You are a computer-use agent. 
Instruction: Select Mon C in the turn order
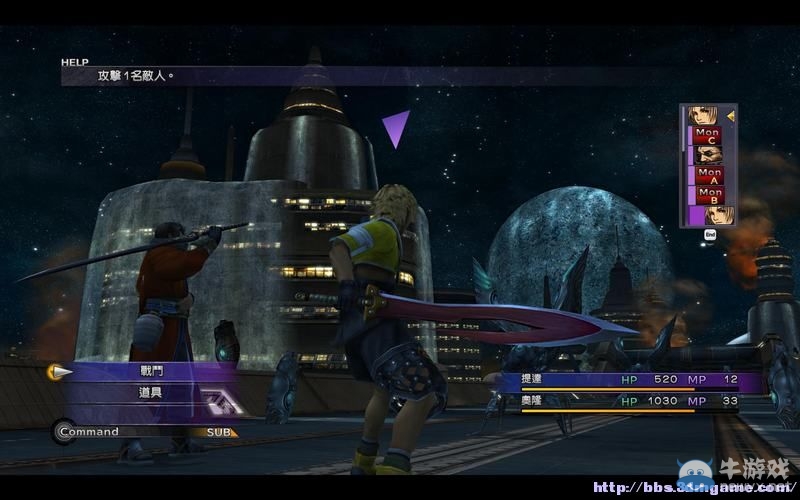(x=708, y=135)
